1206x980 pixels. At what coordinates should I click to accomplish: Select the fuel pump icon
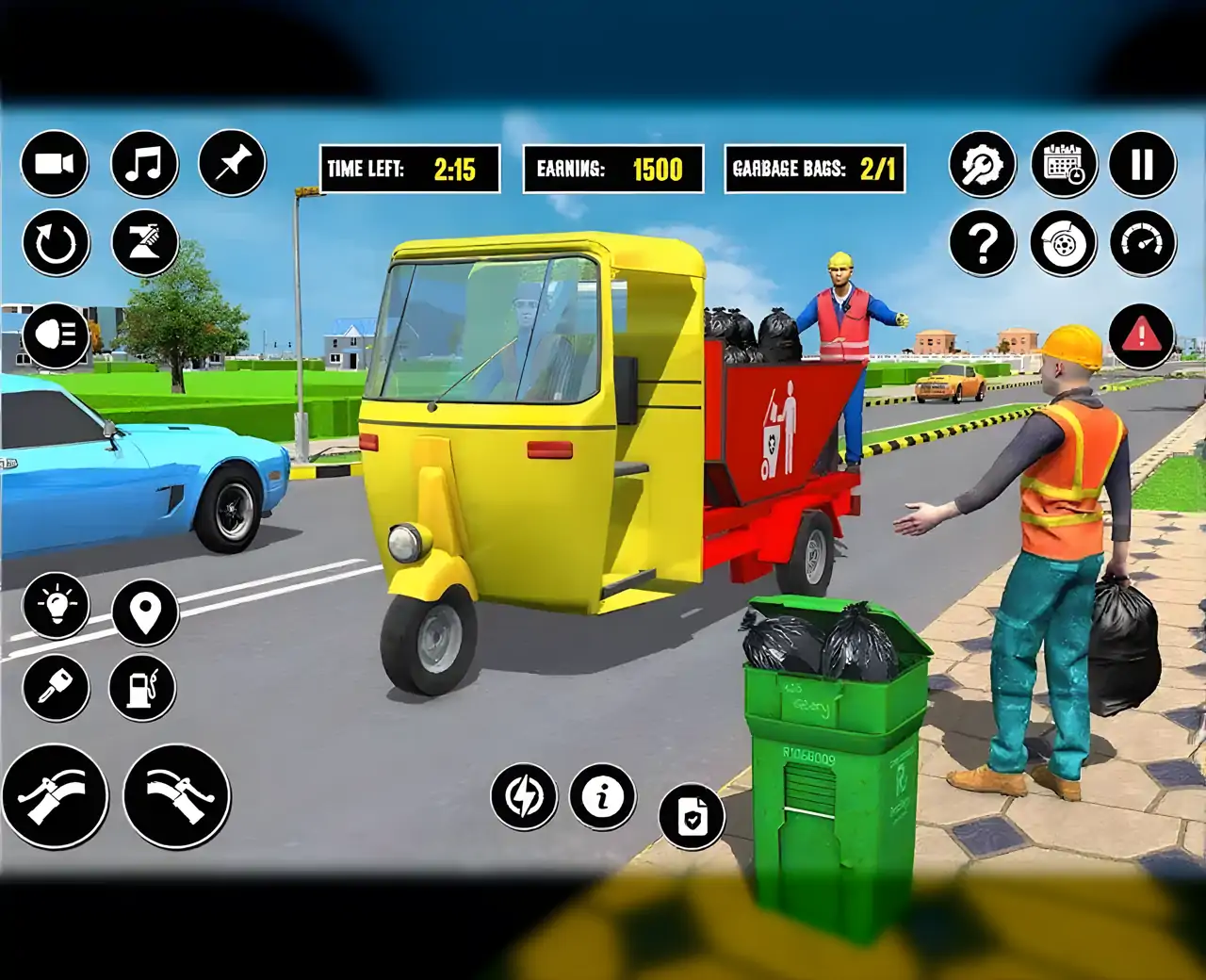pyautogui.click(x=143, y=689)
